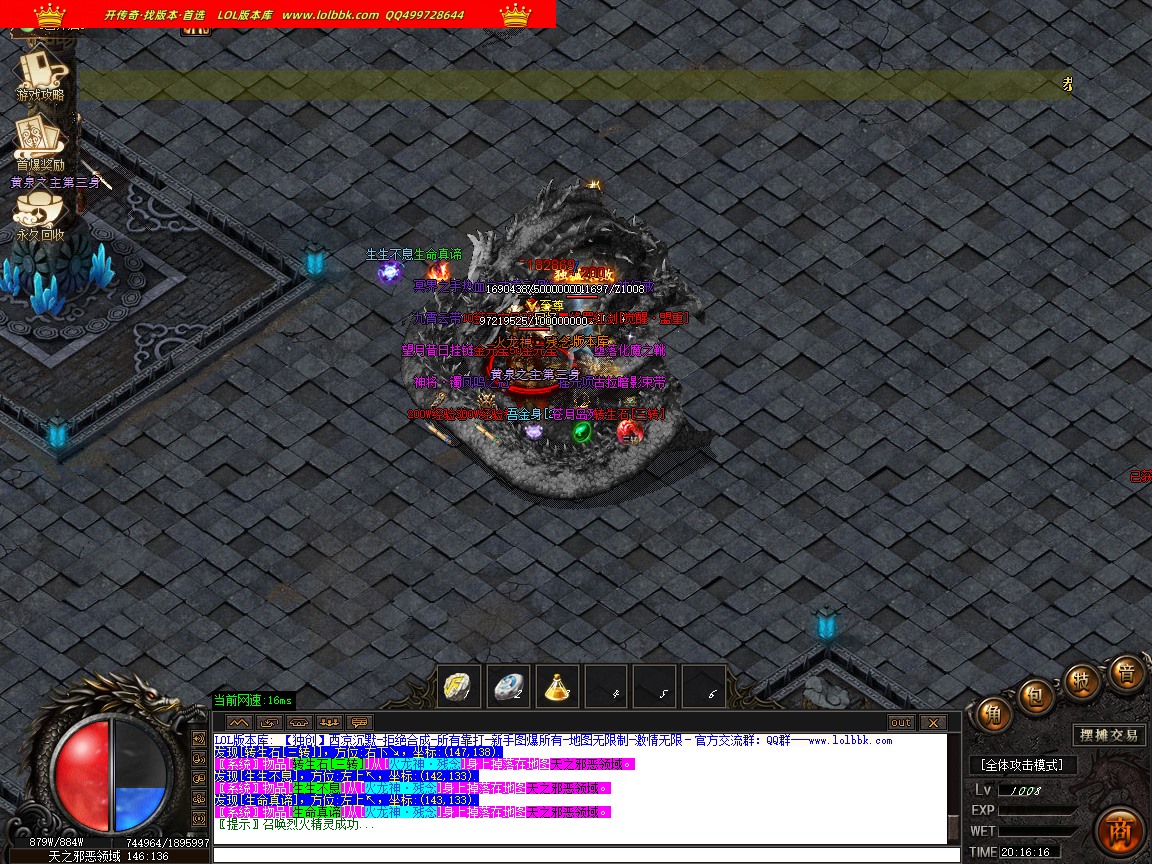Change the 全体攻击模式 attack mode

(1023, 765)
